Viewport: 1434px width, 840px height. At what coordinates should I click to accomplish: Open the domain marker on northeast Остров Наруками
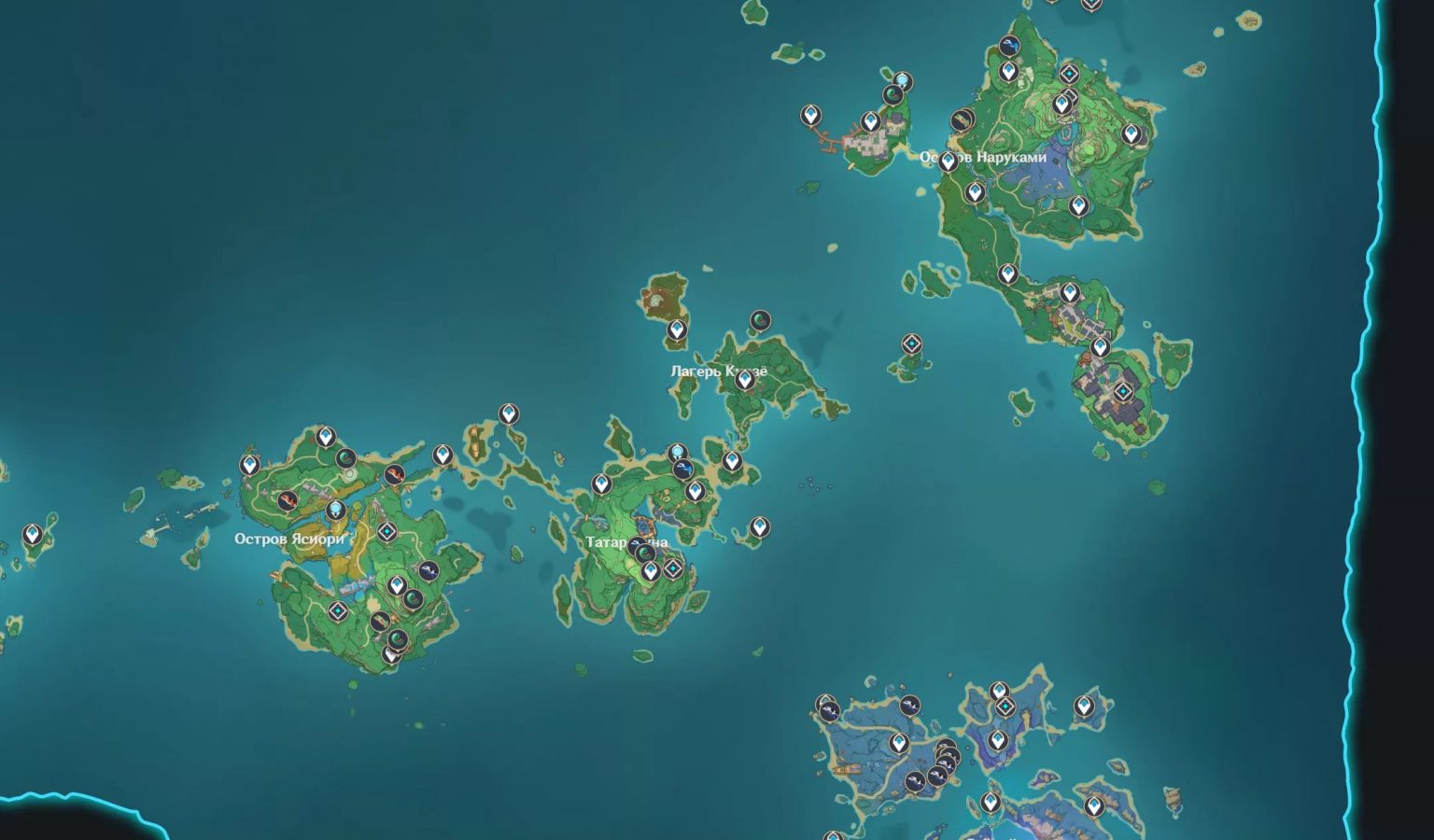[1069, 75]
